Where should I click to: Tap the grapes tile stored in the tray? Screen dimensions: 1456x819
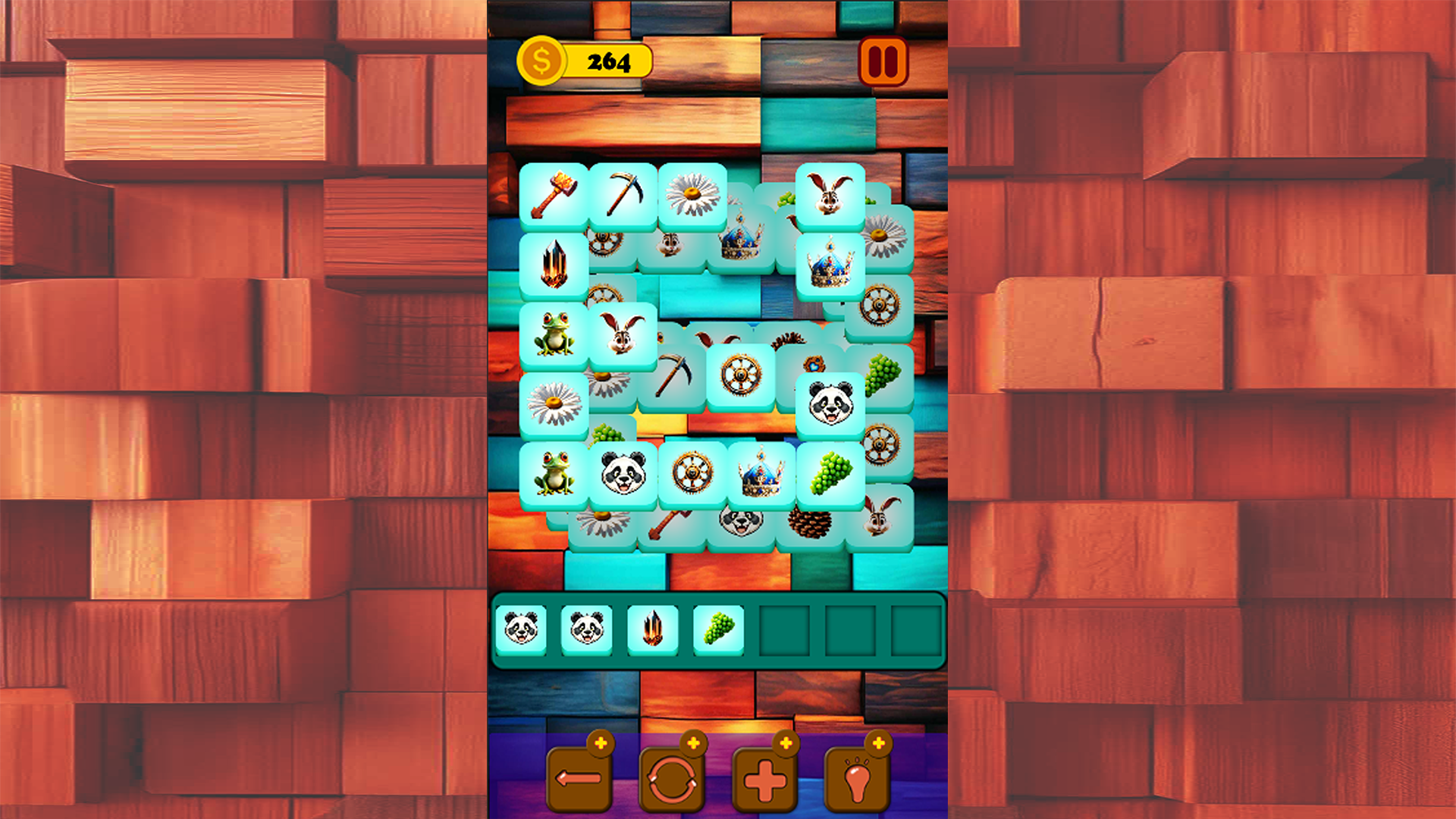[x=718, y=632]
